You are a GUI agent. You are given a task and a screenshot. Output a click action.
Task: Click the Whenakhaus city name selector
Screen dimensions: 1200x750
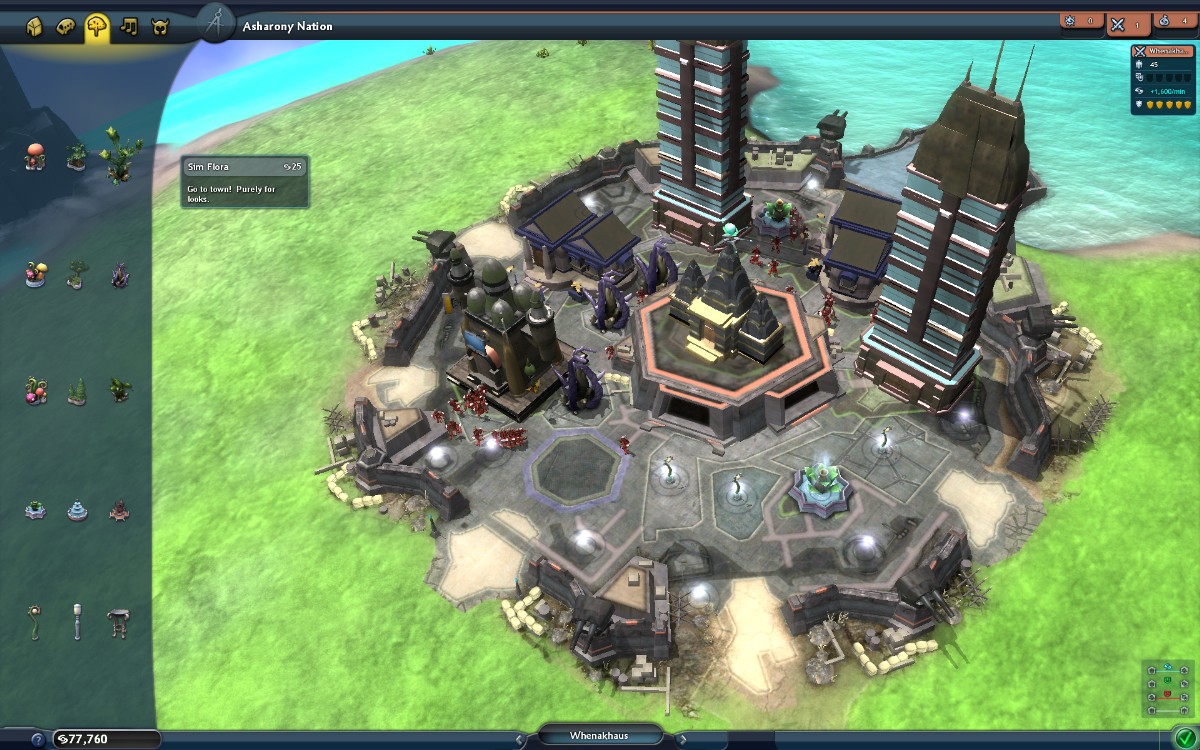599,736
